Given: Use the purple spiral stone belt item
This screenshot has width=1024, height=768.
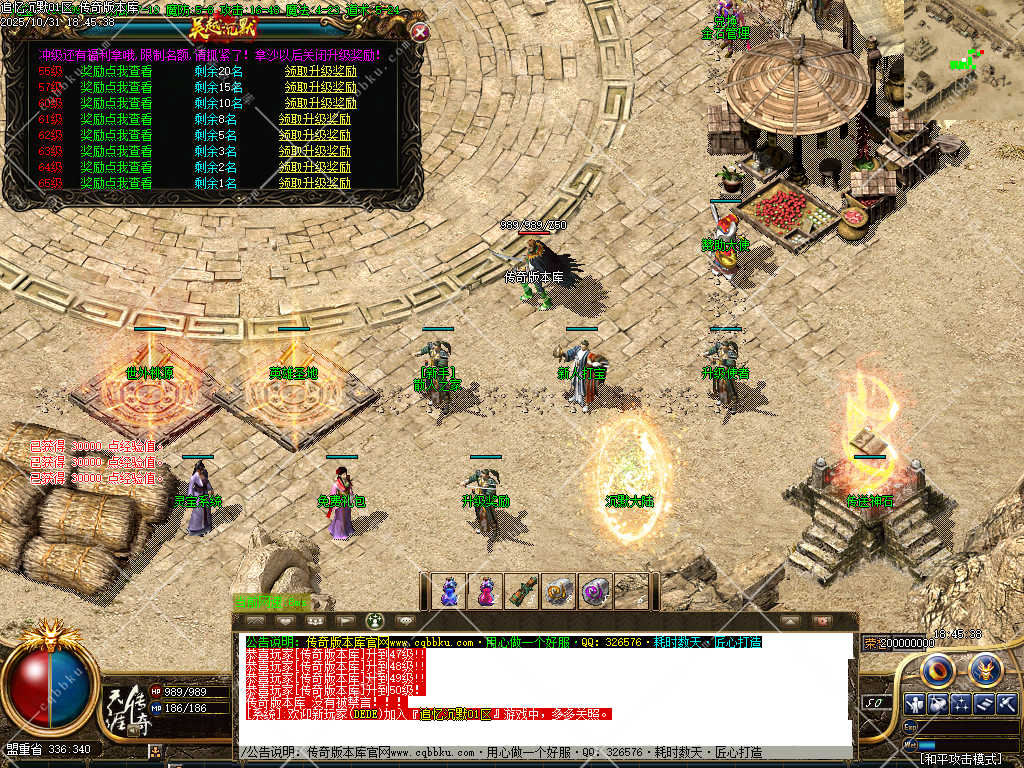Looking at the screenshot, I should (595, 591).
